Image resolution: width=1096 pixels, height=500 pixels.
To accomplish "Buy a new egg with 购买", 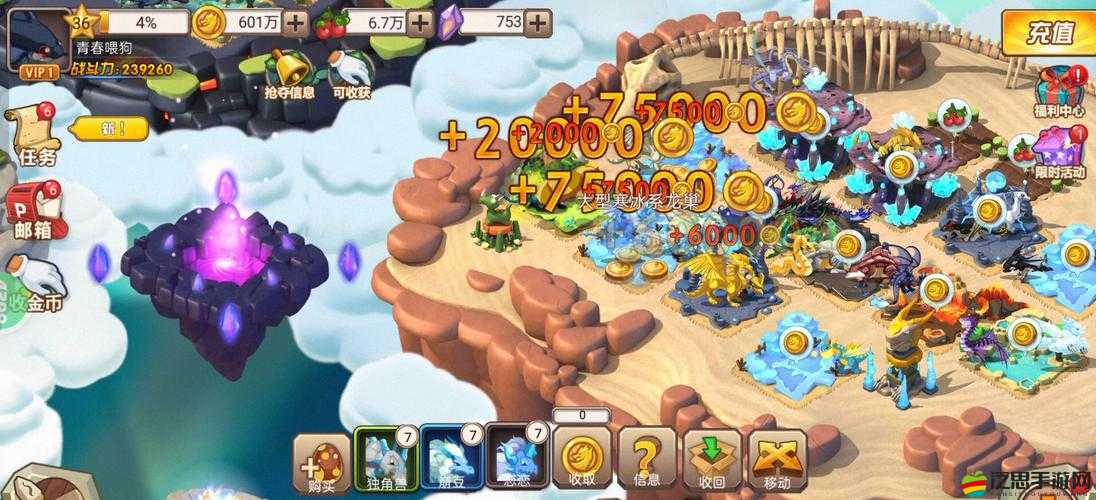I will [320, 460].
